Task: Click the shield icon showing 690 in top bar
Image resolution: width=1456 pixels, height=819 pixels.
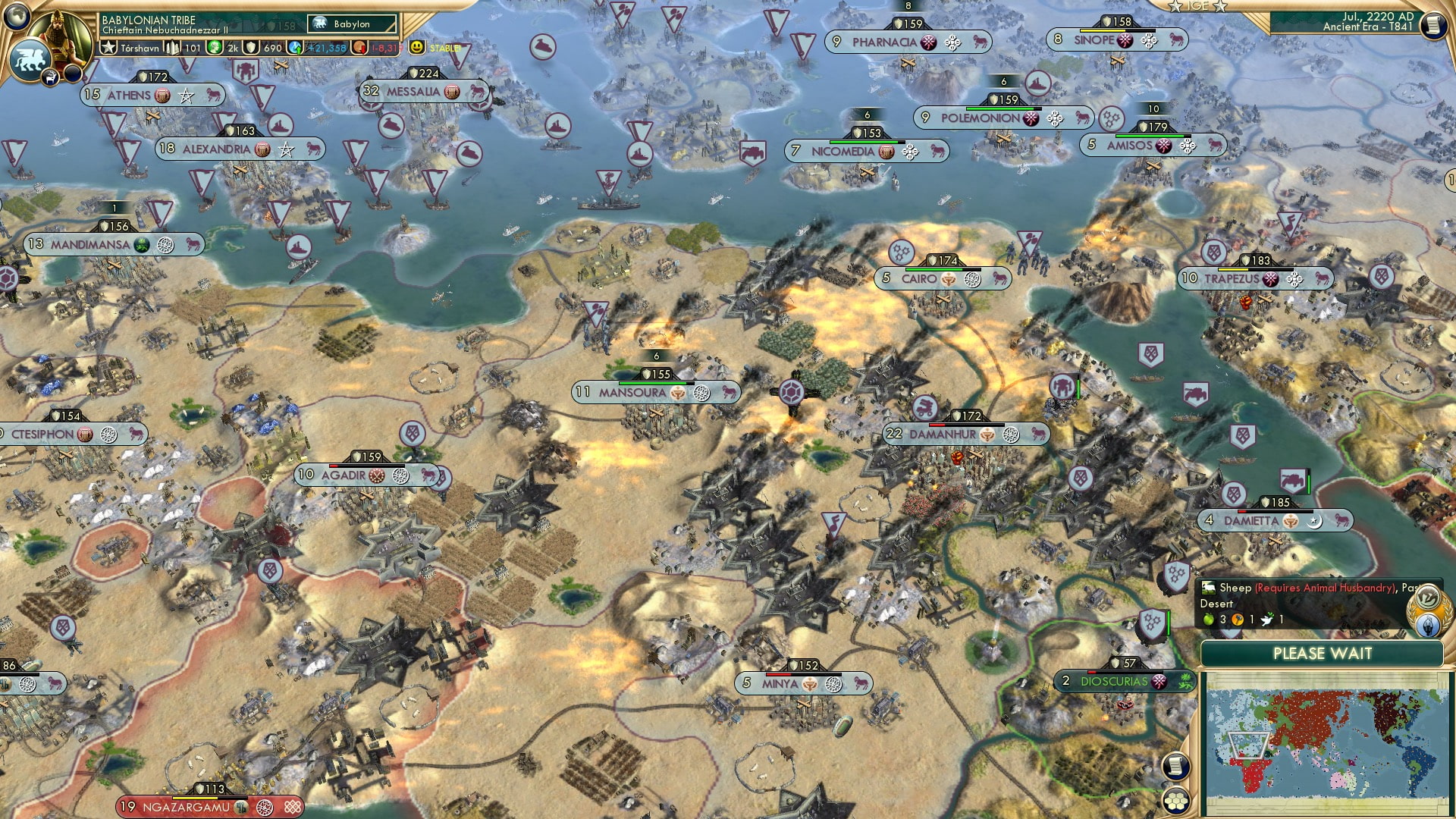Action: click(x=250, y=47)
